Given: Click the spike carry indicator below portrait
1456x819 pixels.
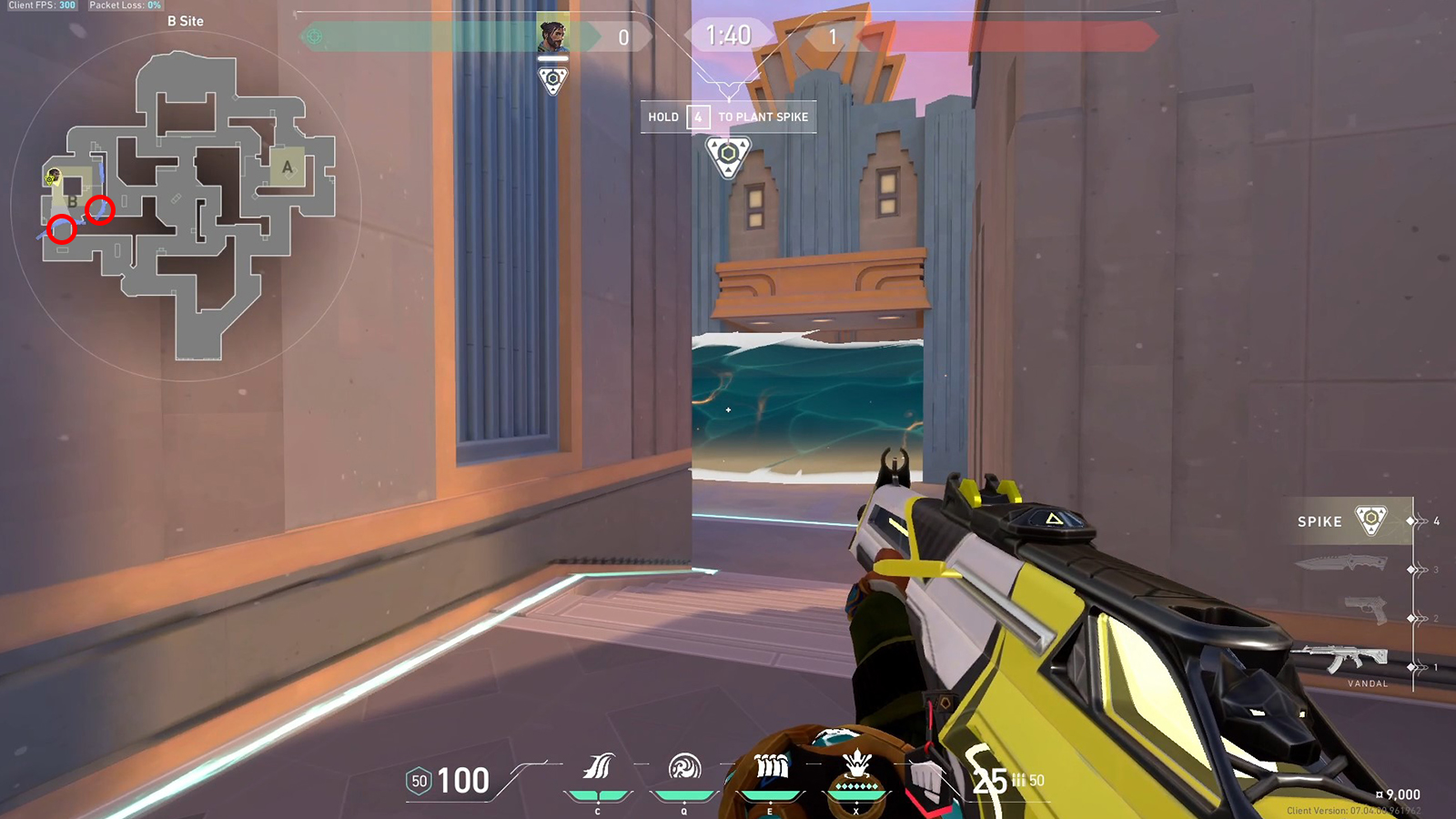Looking at the screenshot, I should [553, 80].
